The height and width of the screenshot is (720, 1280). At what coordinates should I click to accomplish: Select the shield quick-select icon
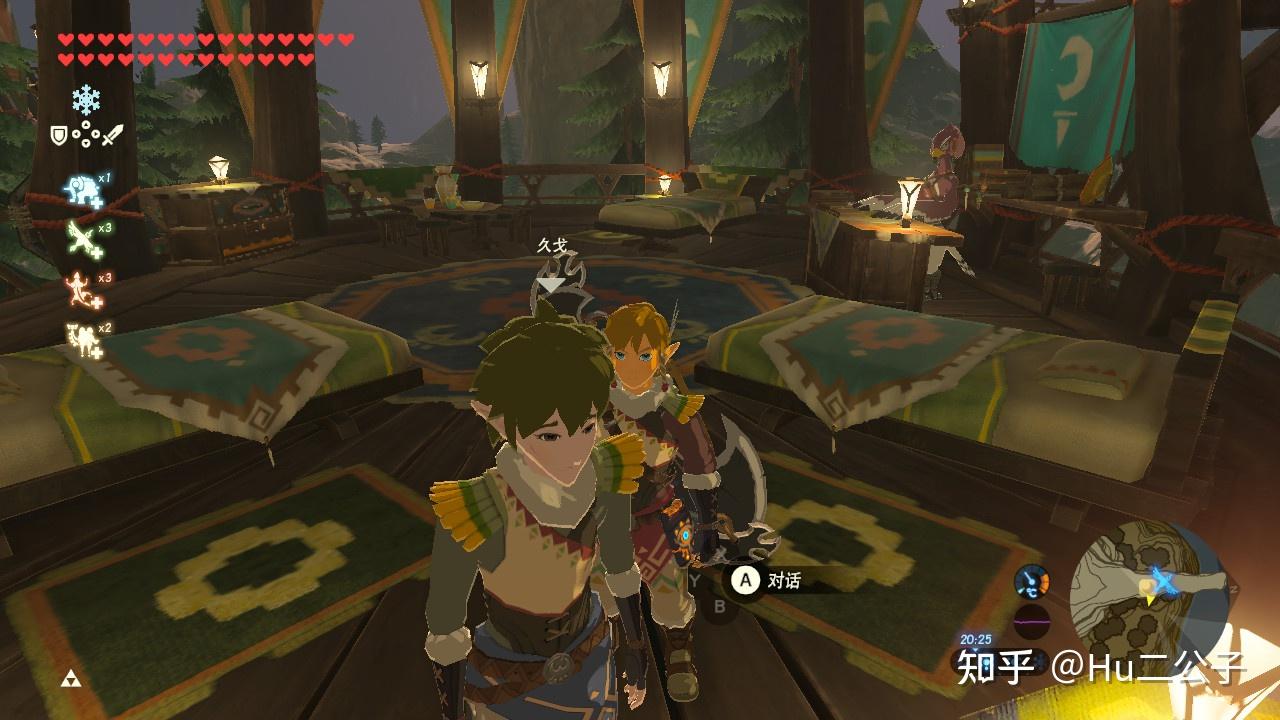coord(59,132)
